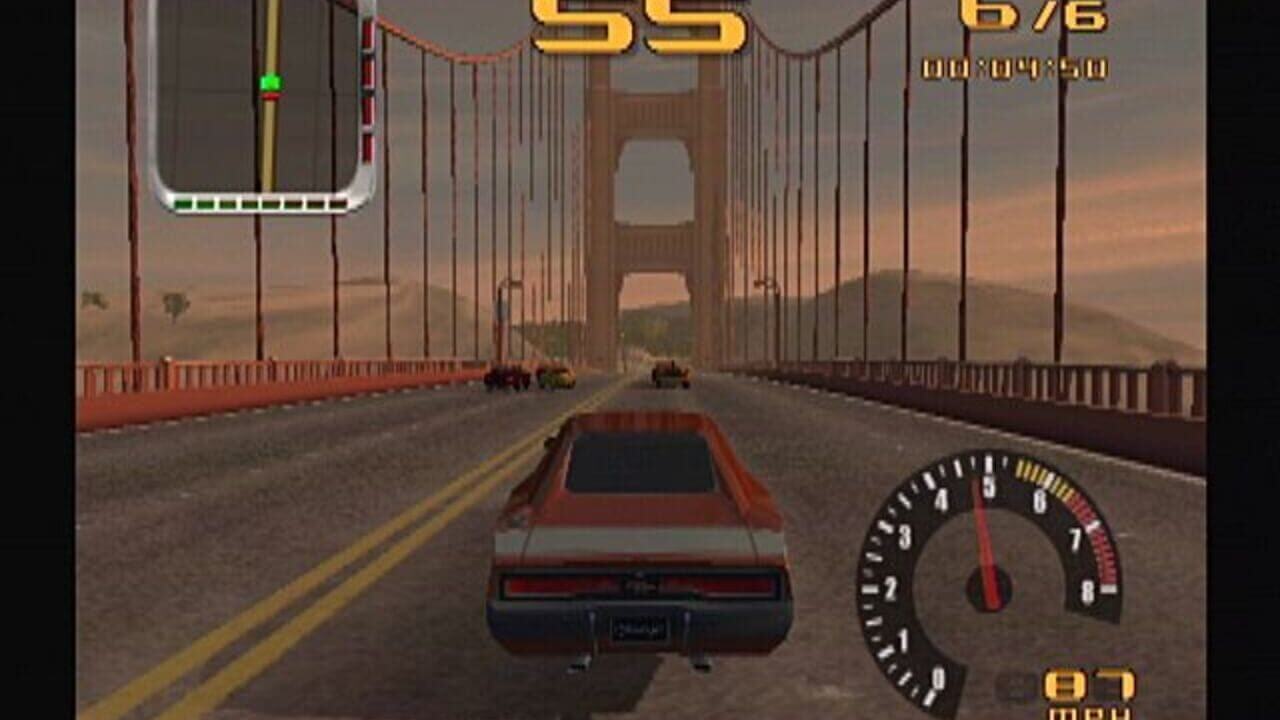
Task: Select the green player marker on minimap
Action: [270, 83]
